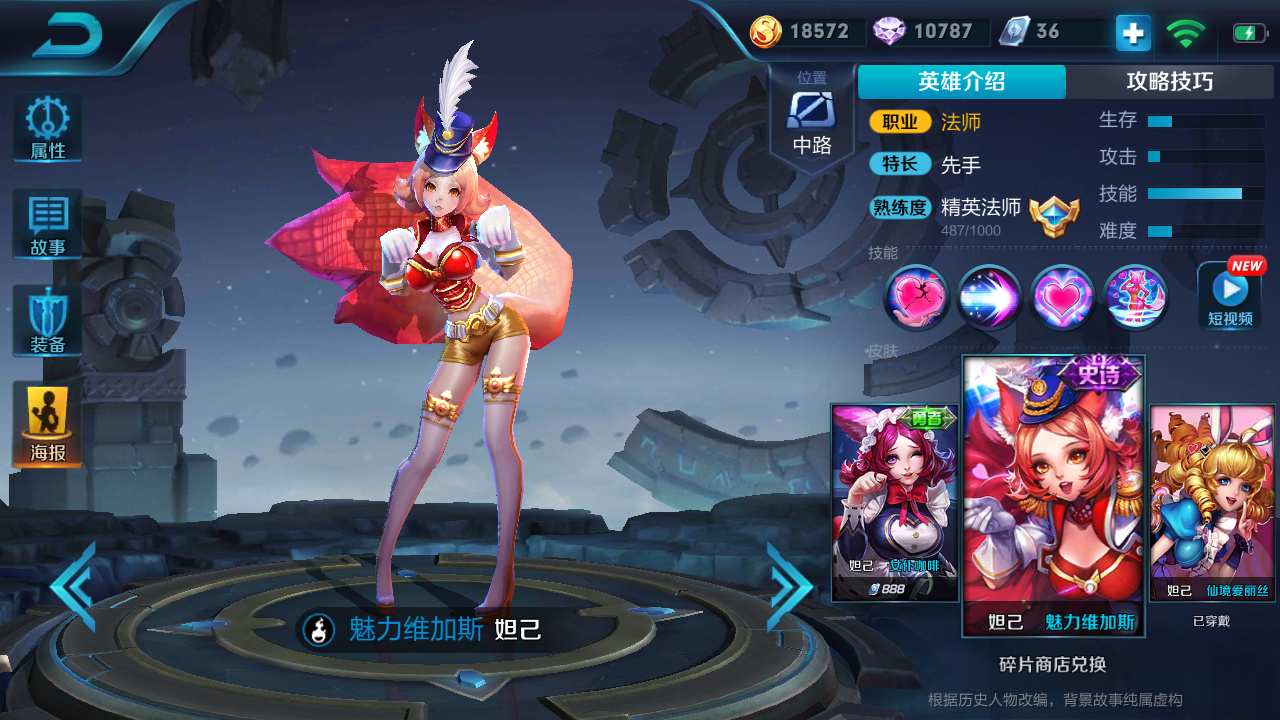
Task: View the first skill icon
Action: point(916,297)
